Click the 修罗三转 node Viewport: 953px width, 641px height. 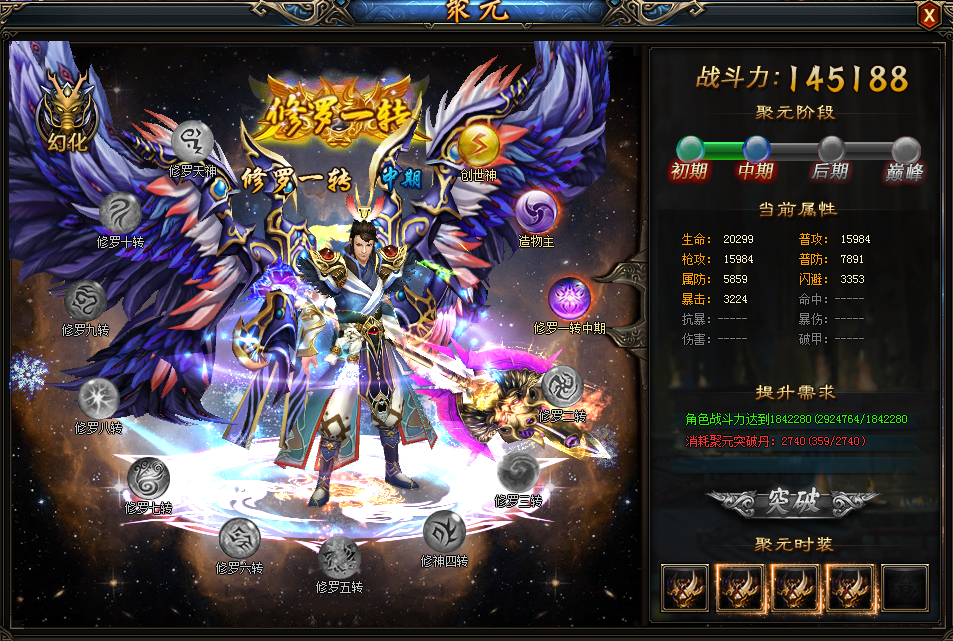(x=518, y=472)
